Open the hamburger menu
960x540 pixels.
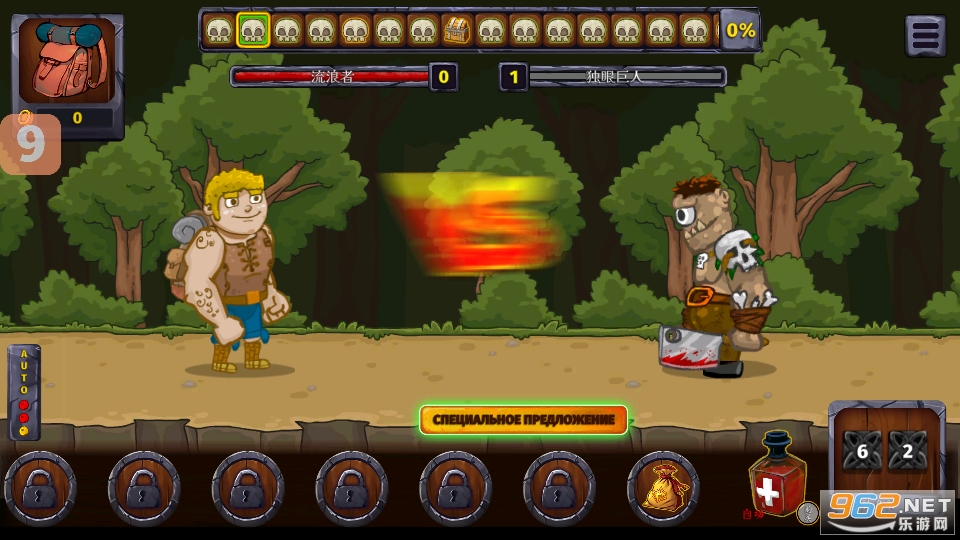point(925,36)
